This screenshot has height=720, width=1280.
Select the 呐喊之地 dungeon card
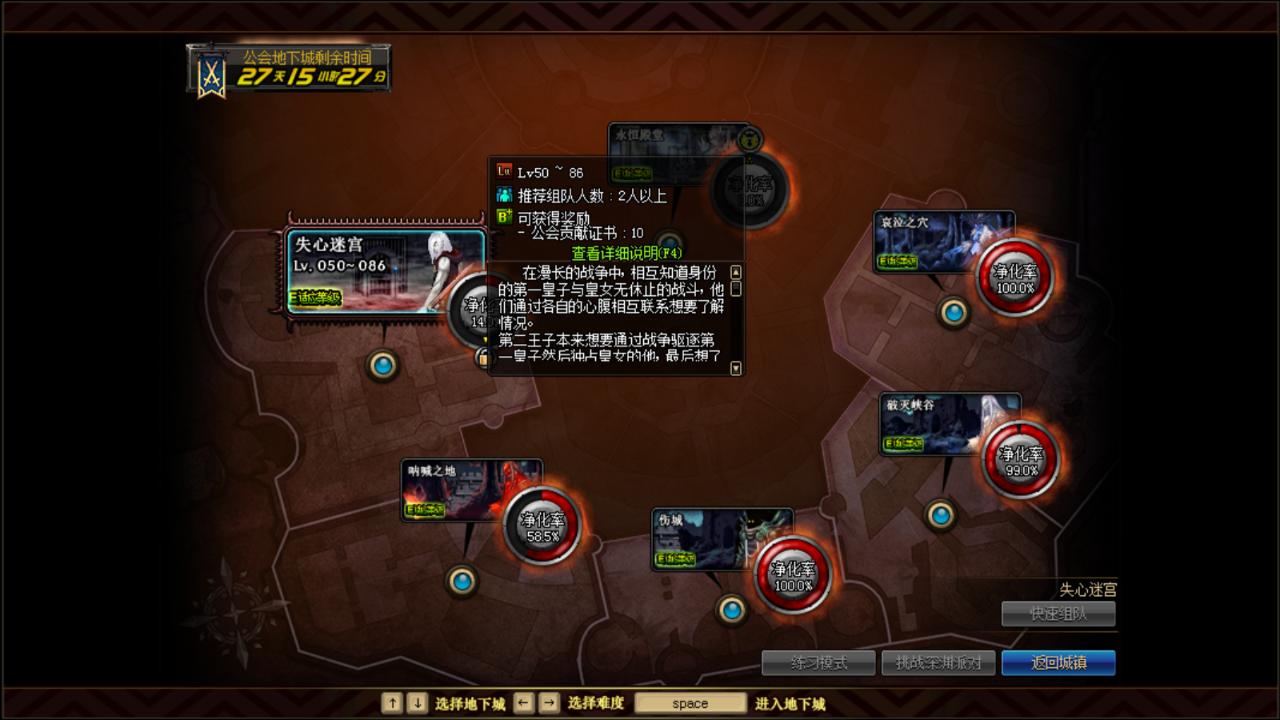point(470,490)
